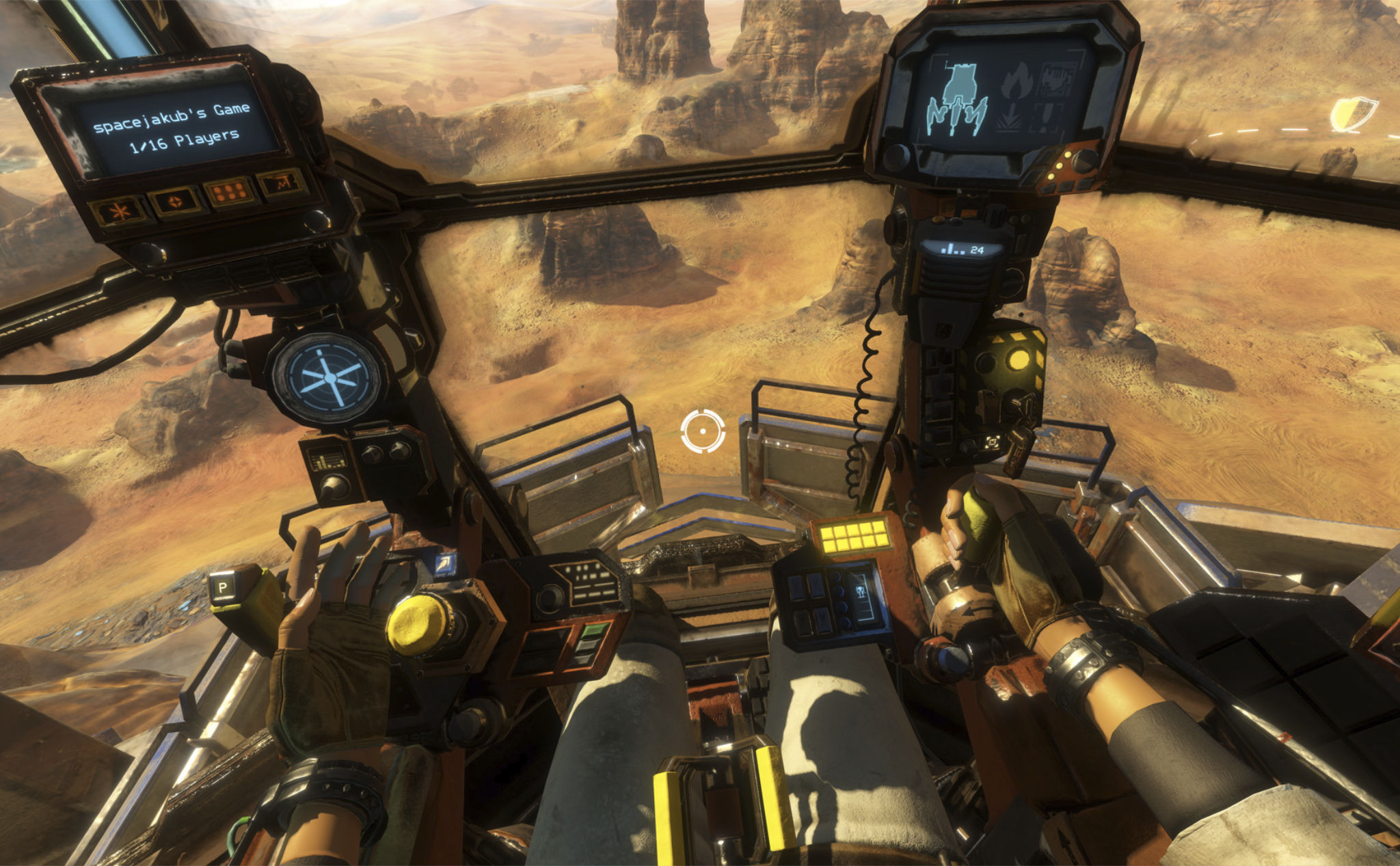The height and width of the screenshot is (866, 1400).
Task: Engage the P parking button
Action: pyautogui.click(x=223, y=587)
